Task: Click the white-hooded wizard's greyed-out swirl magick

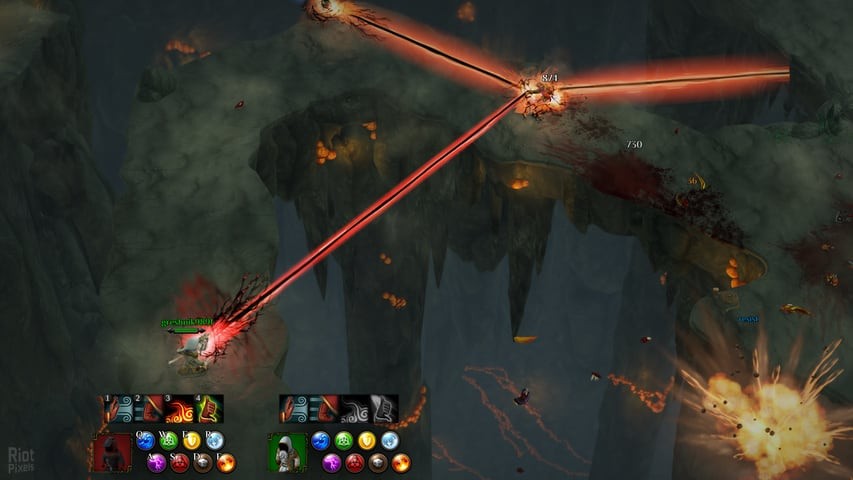Action: (355, 409)
